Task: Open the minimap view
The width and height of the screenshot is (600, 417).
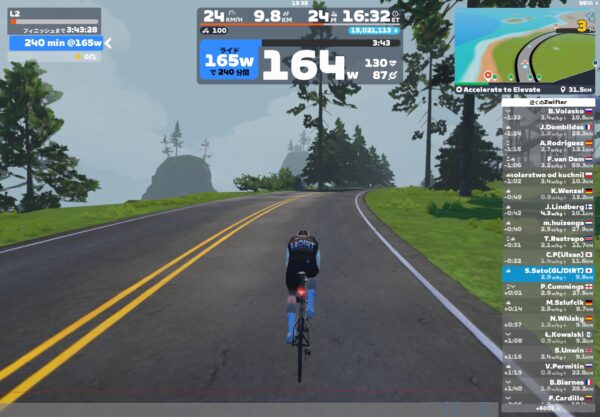Action: [x=525, y=45]
